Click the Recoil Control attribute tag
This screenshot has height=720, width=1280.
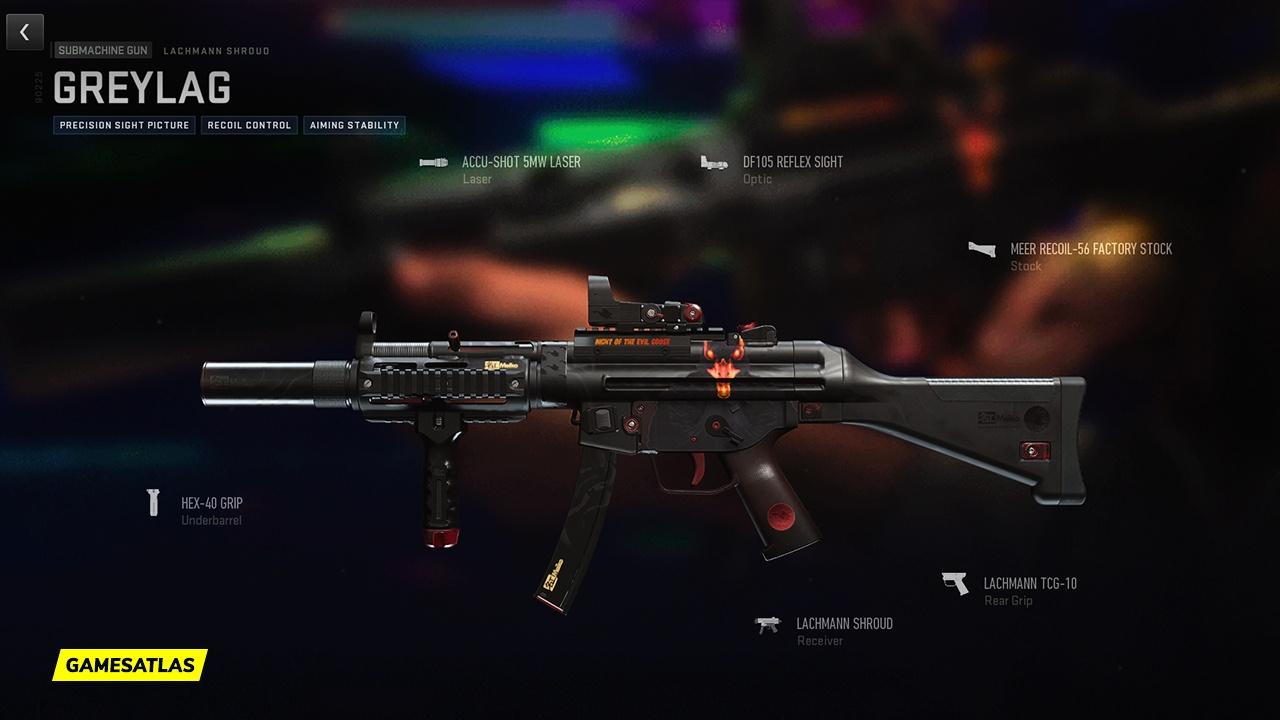(x=248, y=125)
